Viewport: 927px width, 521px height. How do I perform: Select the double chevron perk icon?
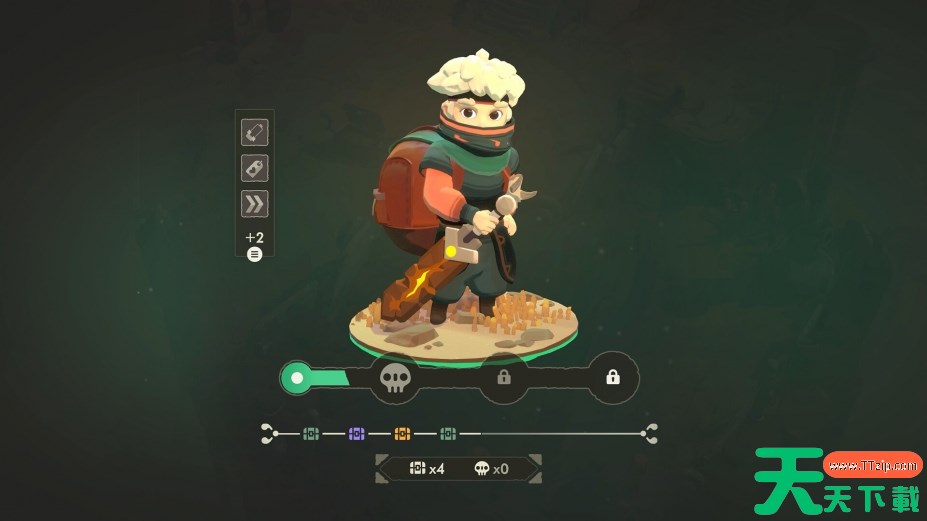click(x=254, y=204)
